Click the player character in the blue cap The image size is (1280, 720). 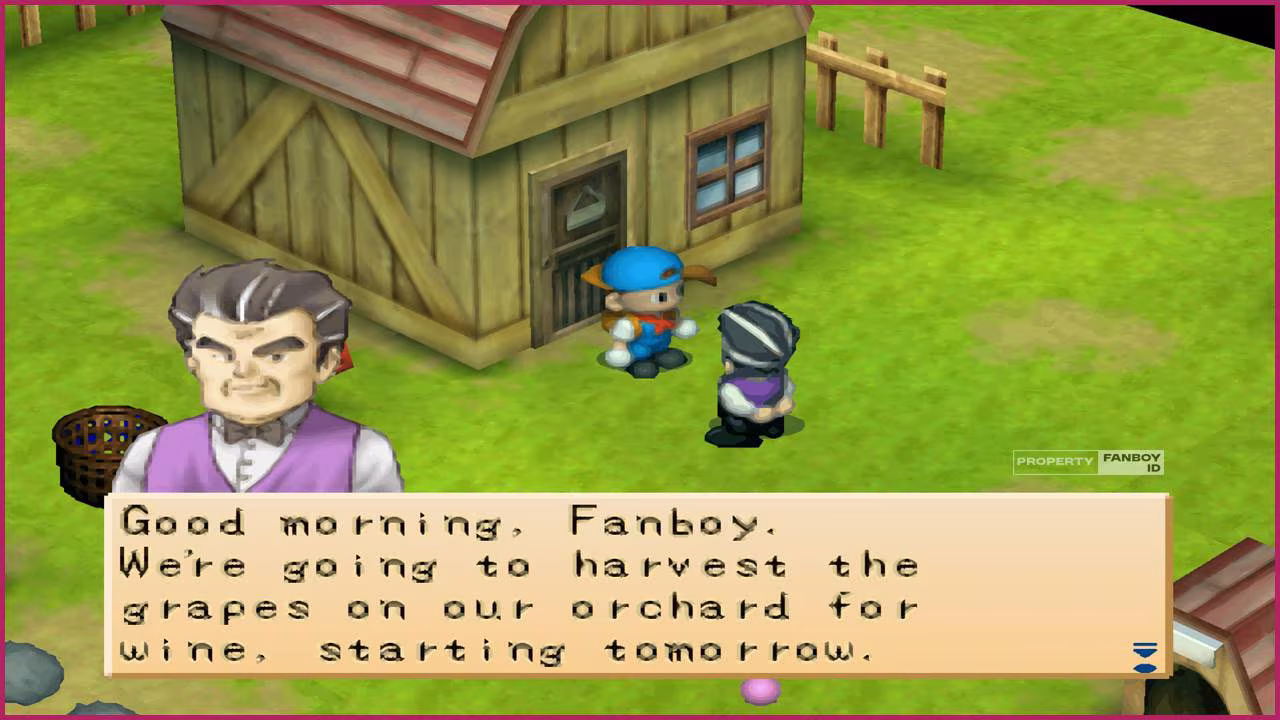pos(645,310)
